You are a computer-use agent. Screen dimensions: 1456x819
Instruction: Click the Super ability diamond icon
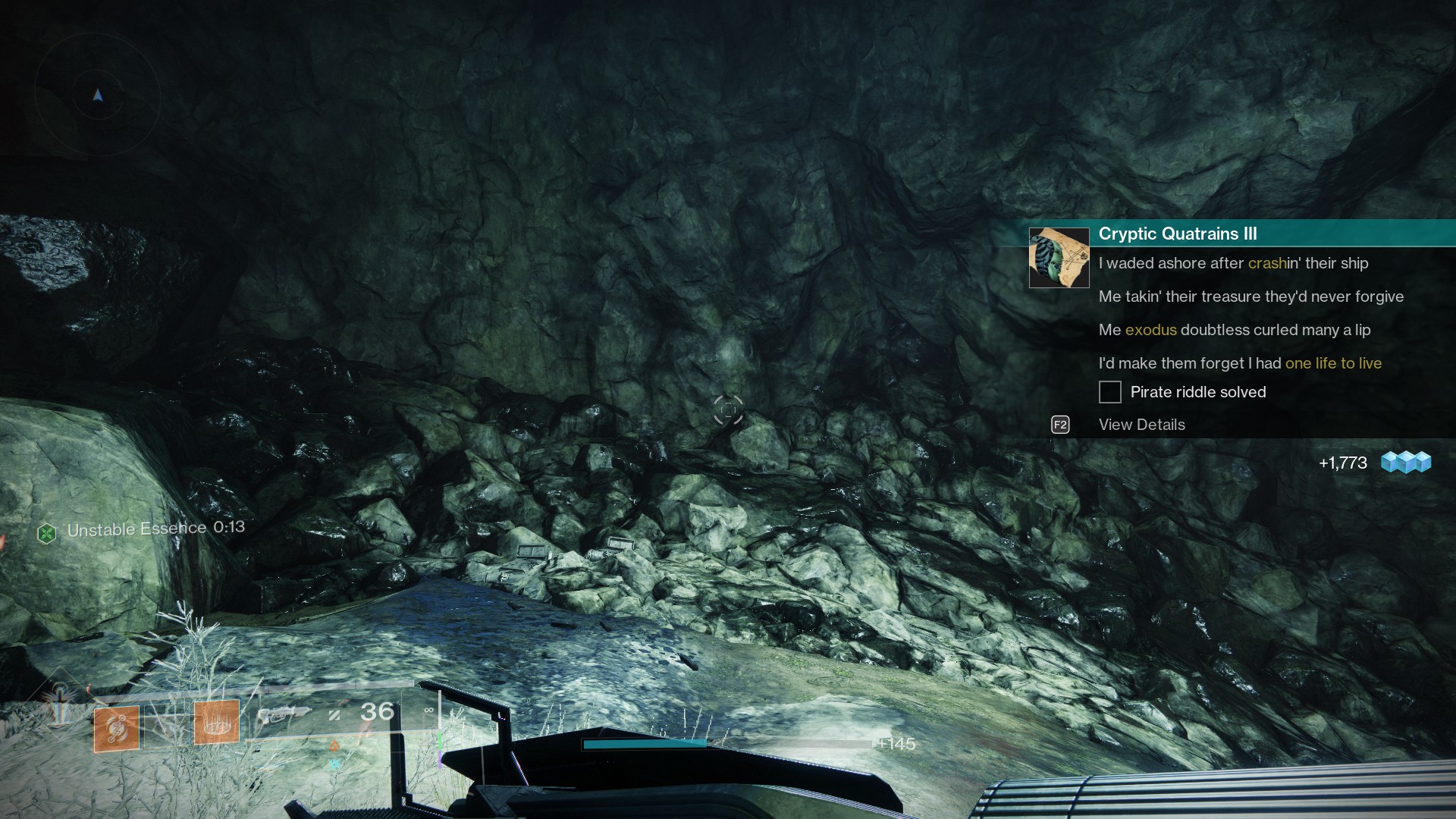pyautogui.click(x=58, y=703)
